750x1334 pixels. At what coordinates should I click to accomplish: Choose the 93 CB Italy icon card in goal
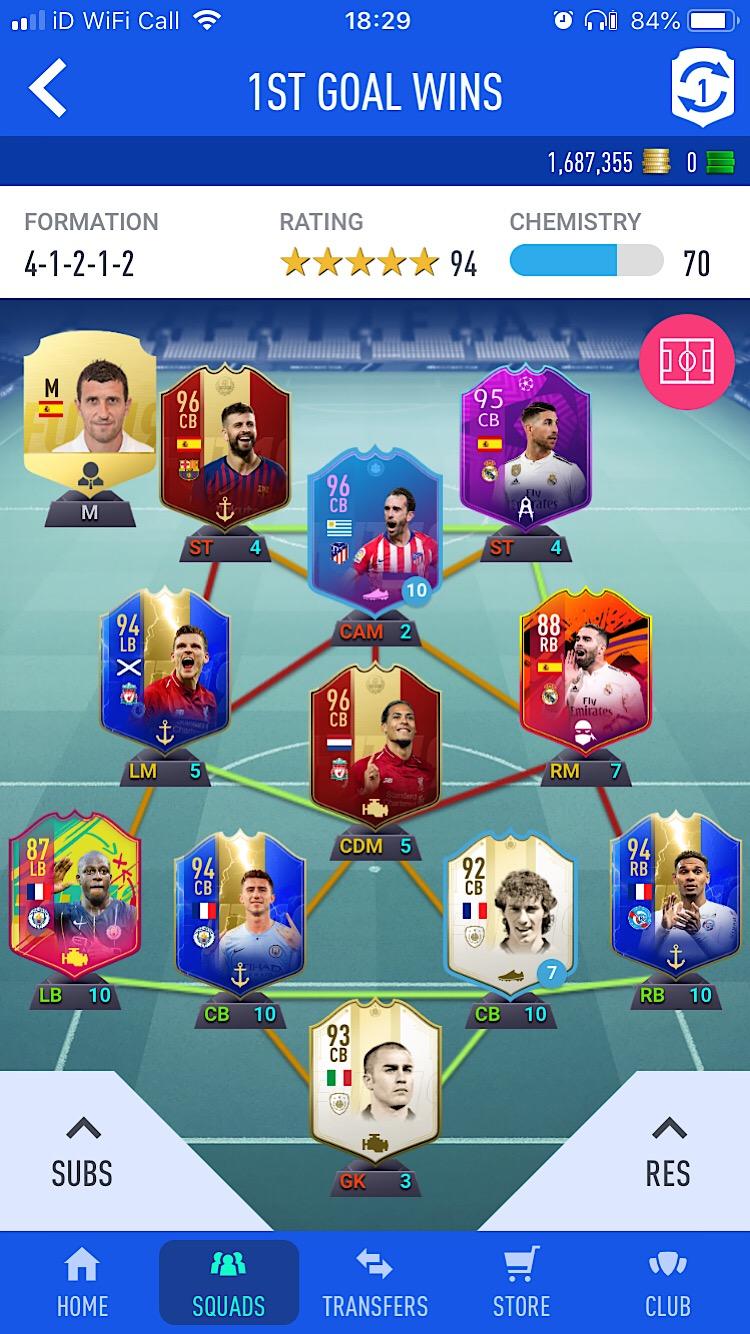point(375,1075)
